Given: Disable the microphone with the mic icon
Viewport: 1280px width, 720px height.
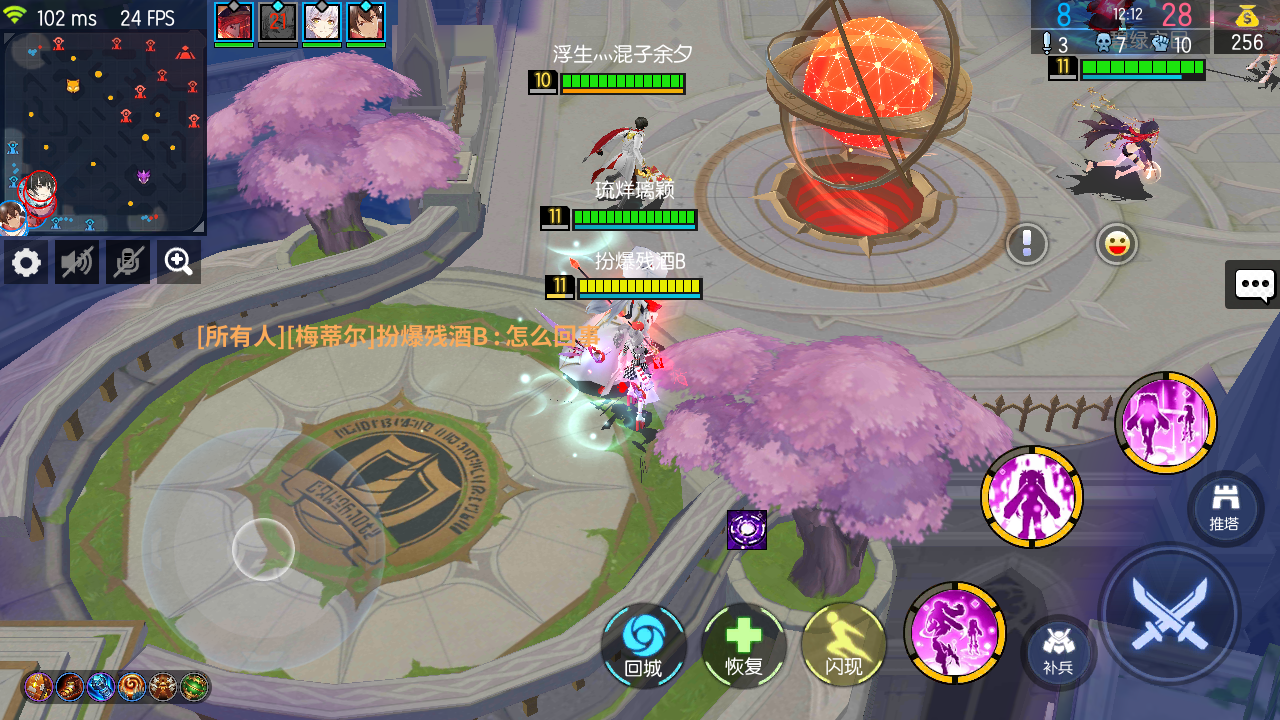Looking at the screenshot, I should (127, 262).
